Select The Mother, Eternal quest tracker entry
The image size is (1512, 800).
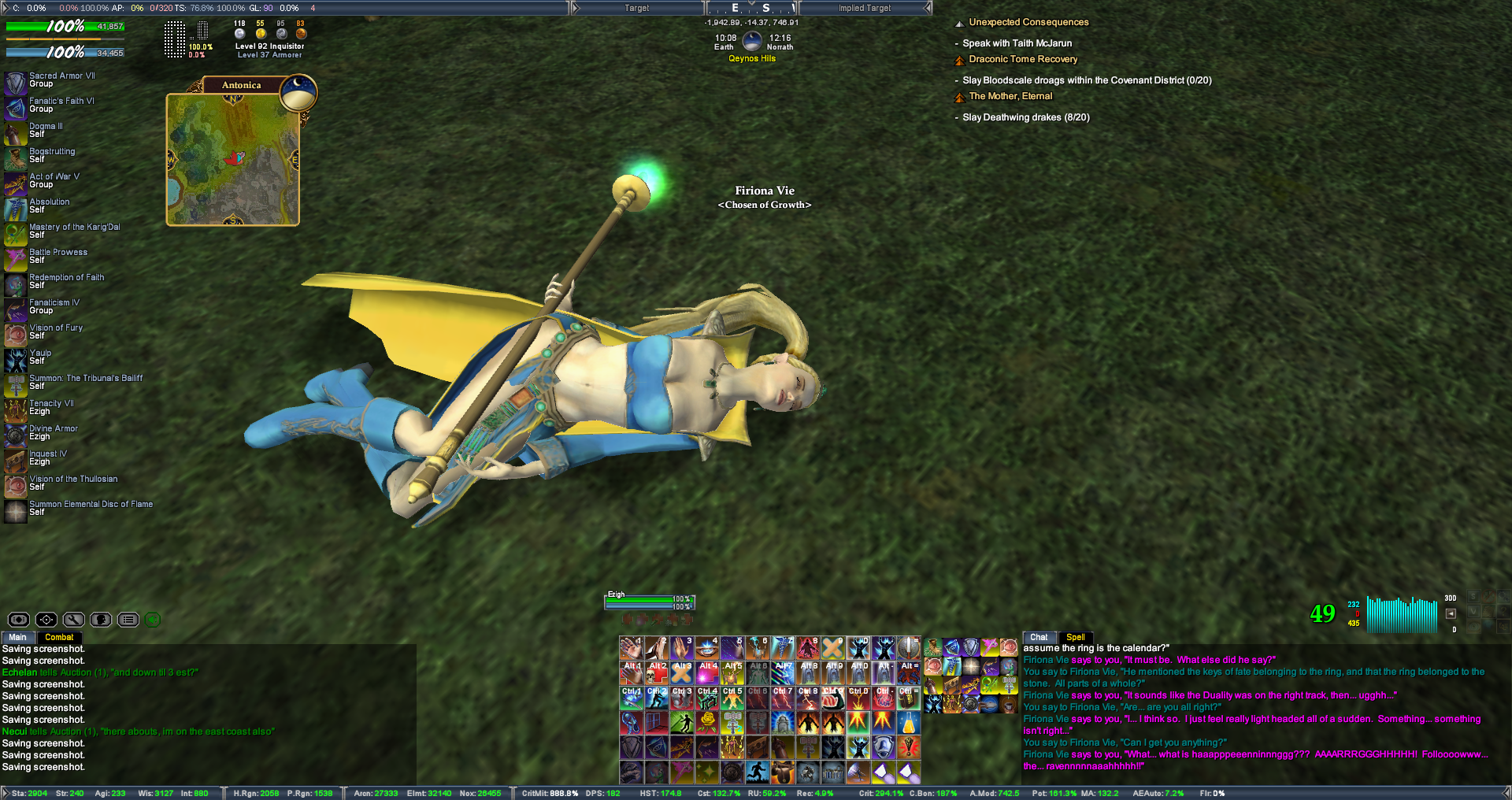tap(1010, 96)
